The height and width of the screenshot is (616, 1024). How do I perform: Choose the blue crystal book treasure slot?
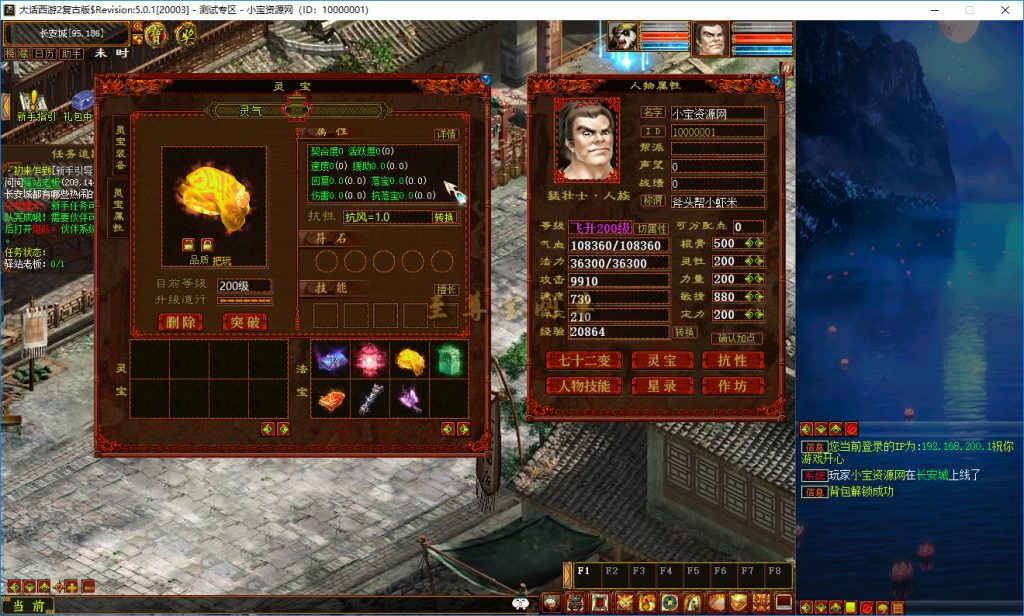click(x=331, y=360)
